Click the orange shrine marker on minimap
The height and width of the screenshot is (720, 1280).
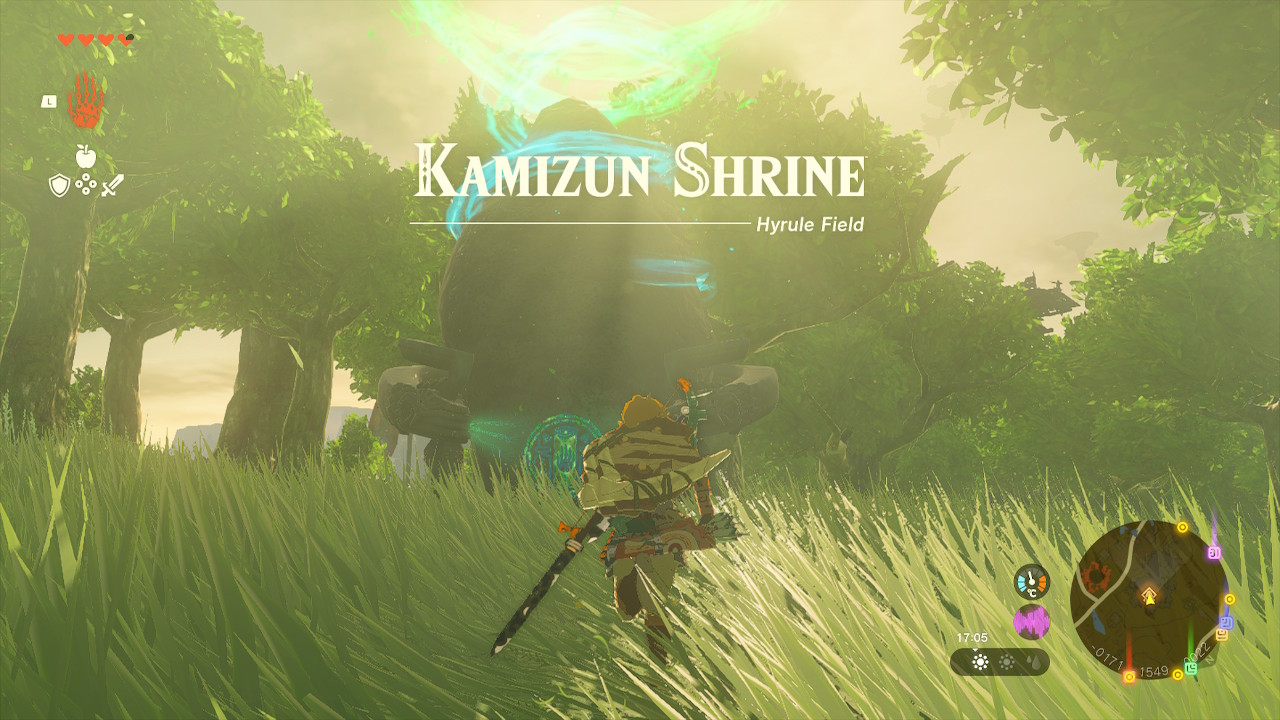[x=1221, y=635]
